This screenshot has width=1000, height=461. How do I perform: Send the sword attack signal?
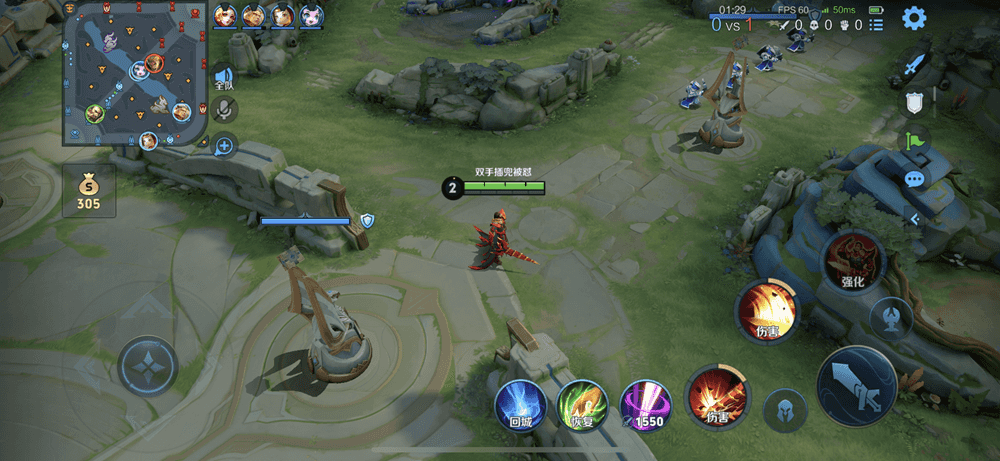914,66
